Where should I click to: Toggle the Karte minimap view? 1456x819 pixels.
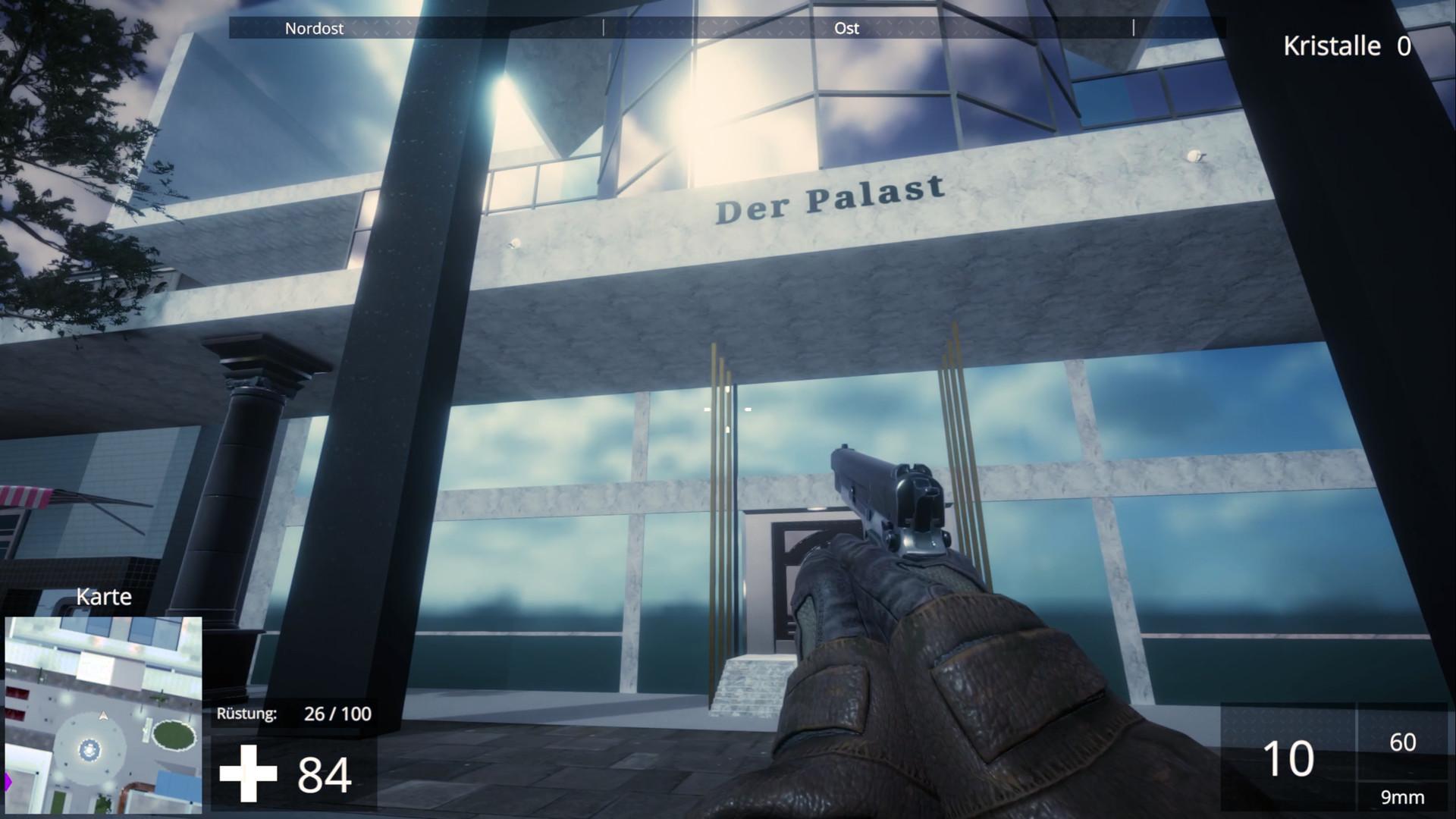pos(104,598)
